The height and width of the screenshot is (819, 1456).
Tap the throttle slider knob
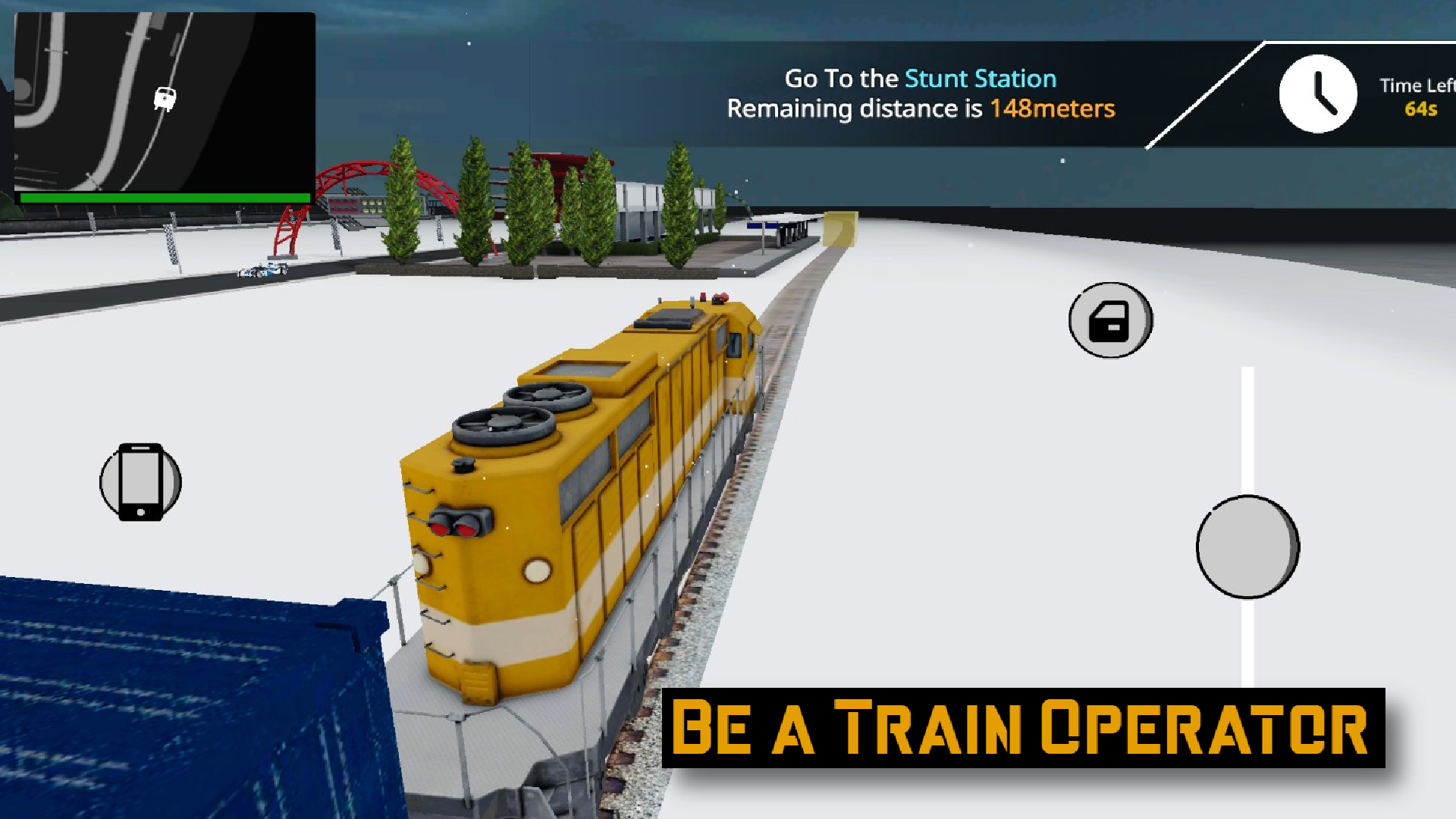tap(1246, 546)
